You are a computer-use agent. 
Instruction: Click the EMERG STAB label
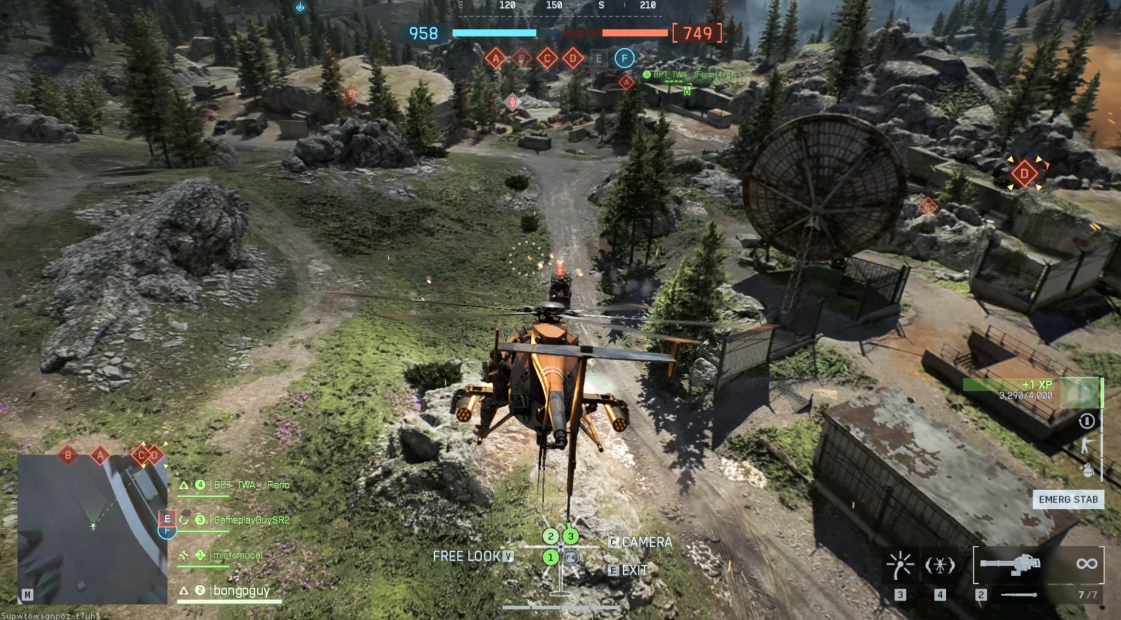coord(1068,499)
